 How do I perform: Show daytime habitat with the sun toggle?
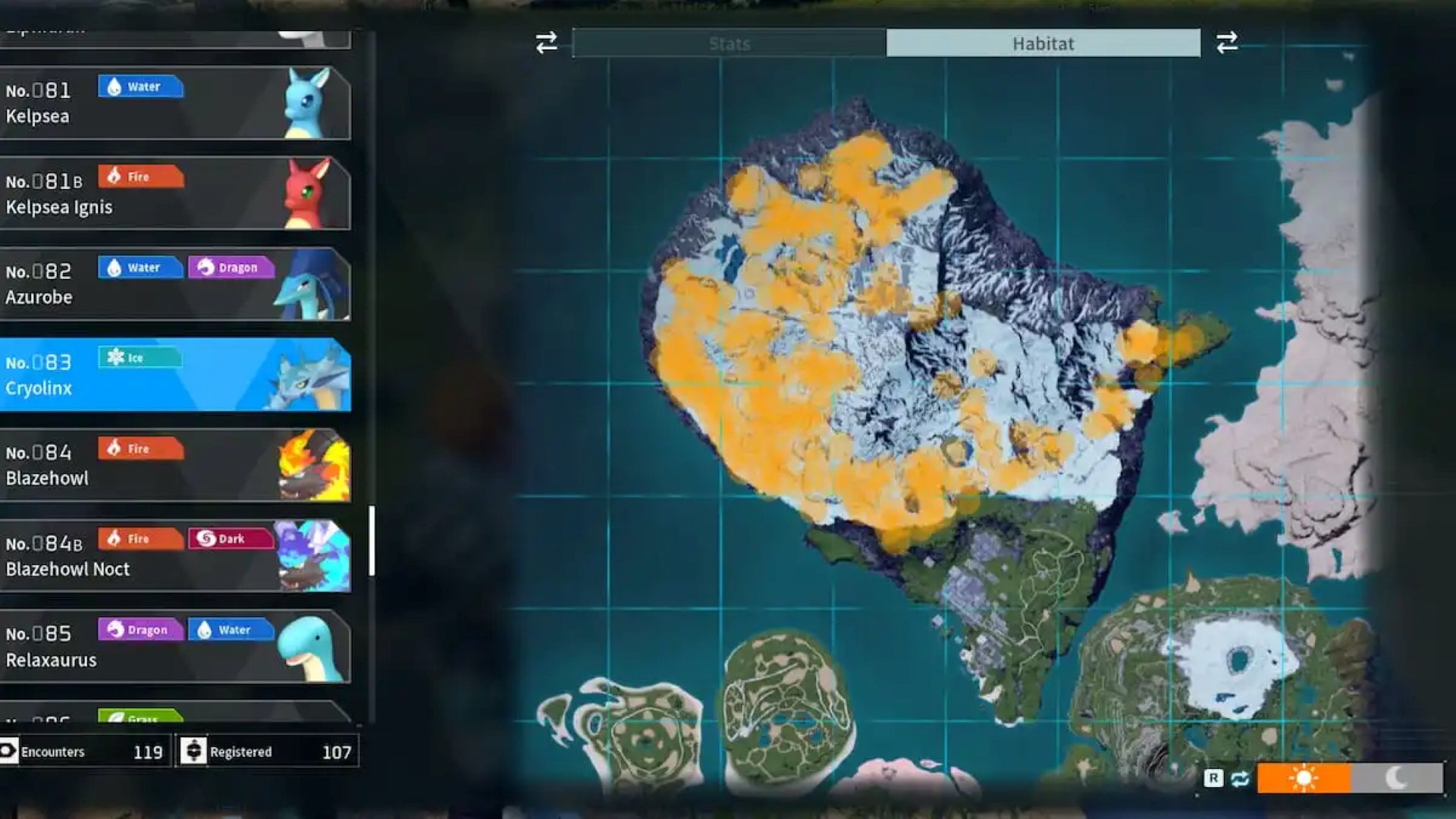tap(1304, 778)
